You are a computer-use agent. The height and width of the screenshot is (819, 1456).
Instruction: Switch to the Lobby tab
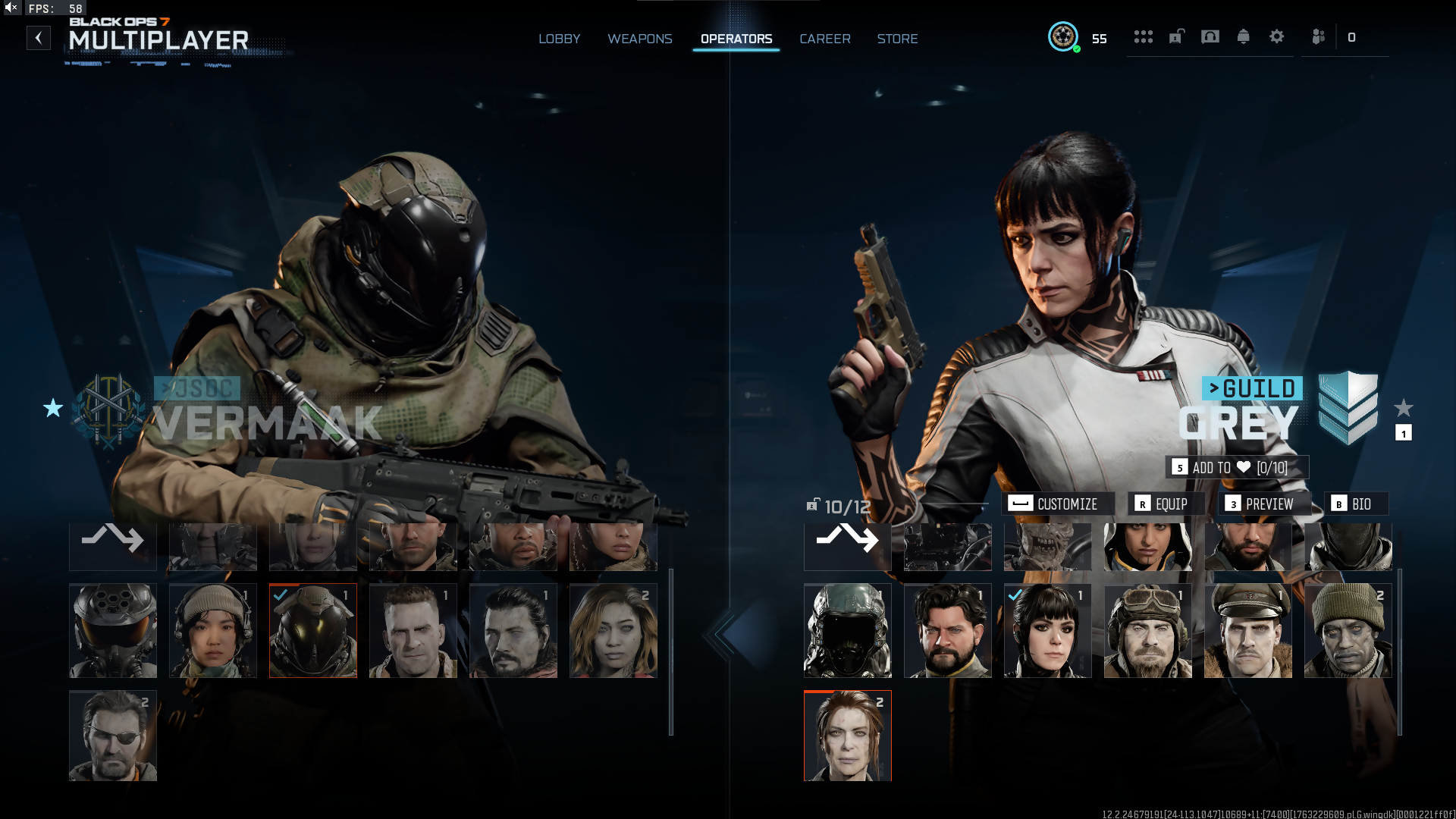(559, 39)
